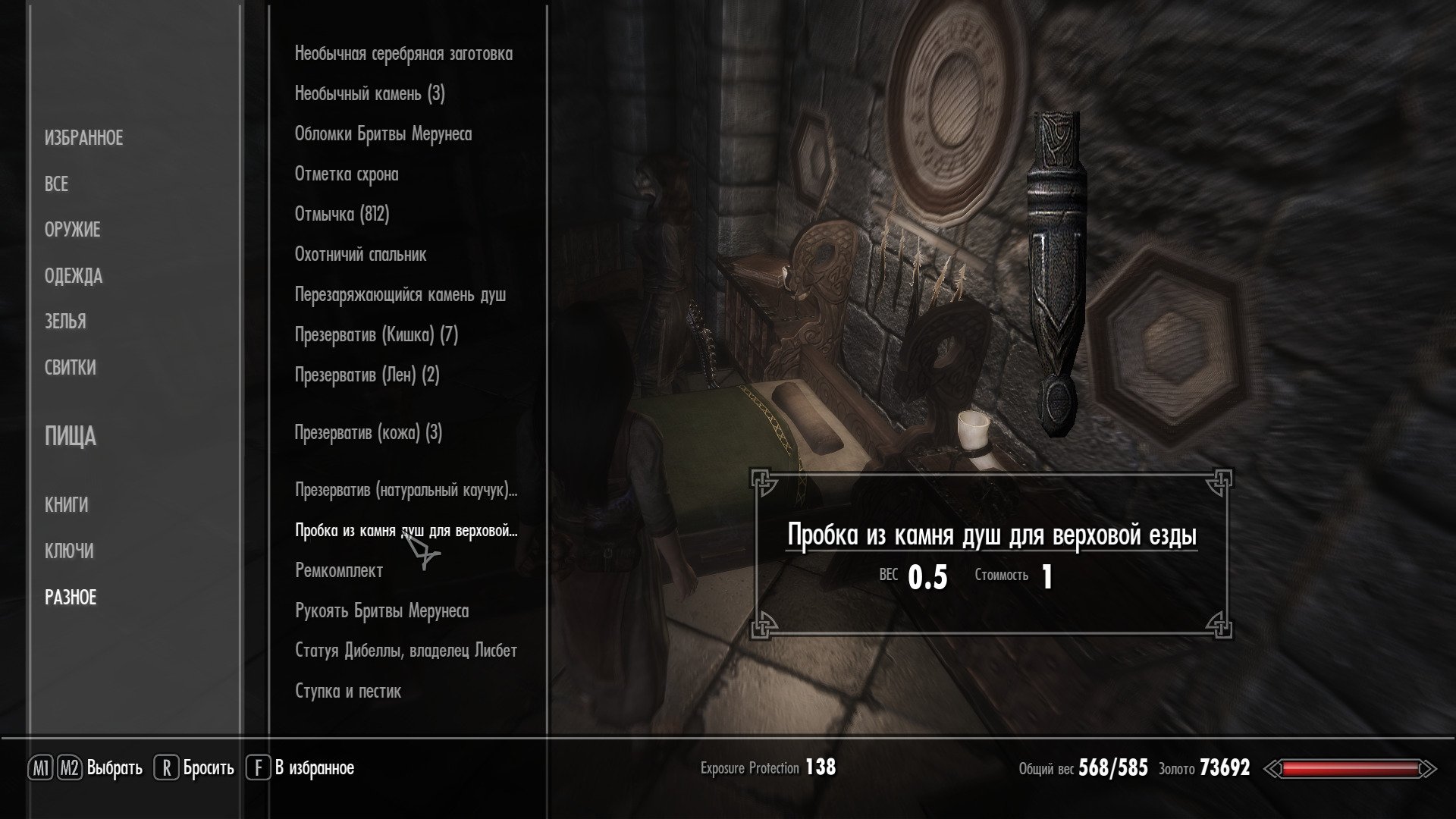Viewport: 1456px width, 819px height.
Task: Click the Отметка схрона entry
Action: [x=346, y=174]
